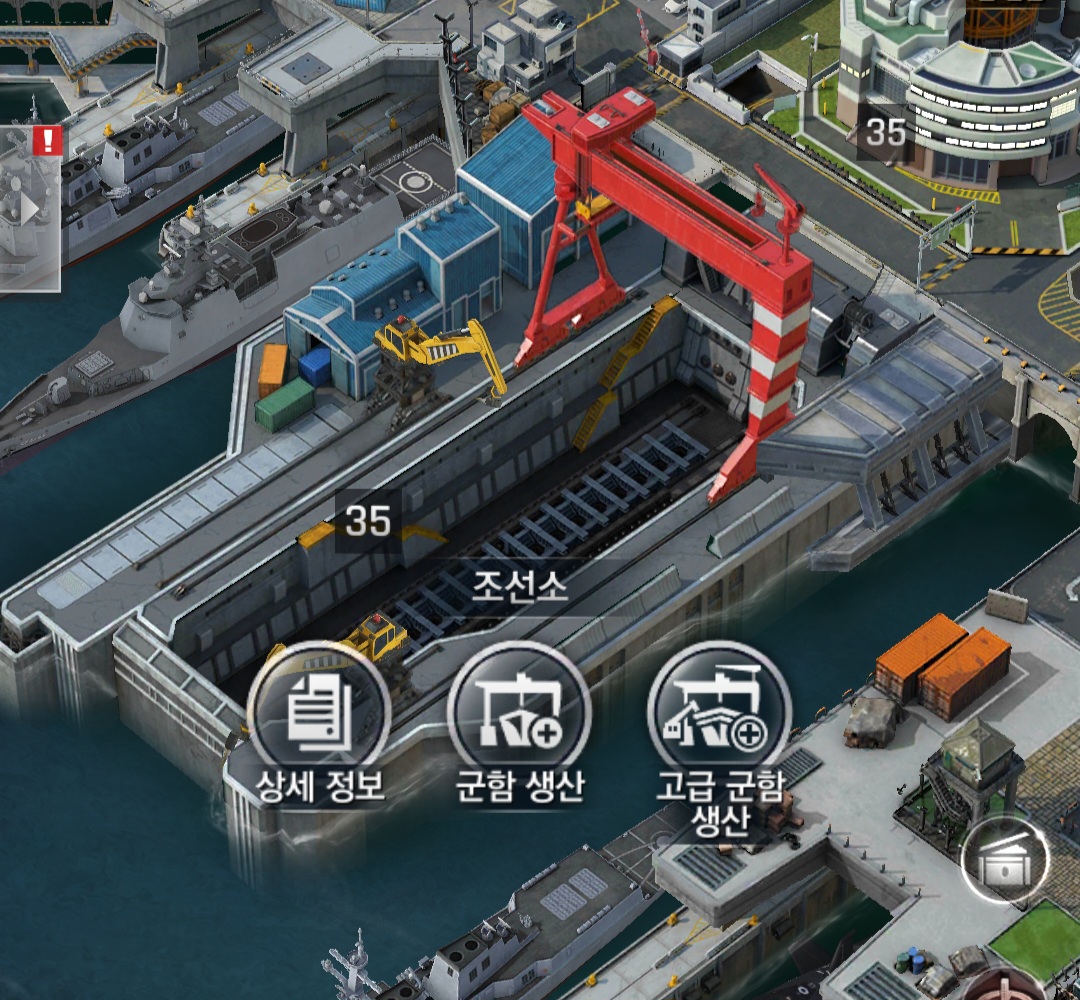
Task: Select the 군함 생산 button
Action: pos(519,714)
